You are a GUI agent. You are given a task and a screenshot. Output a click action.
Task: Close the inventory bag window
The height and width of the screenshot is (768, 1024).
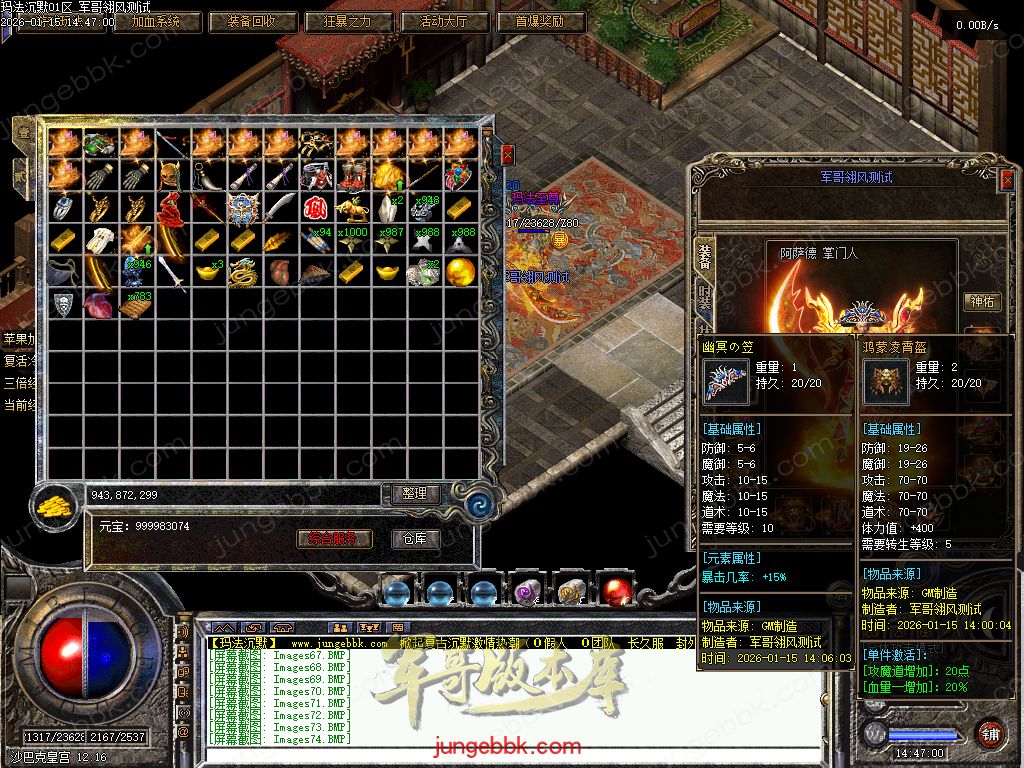[x=507, y=154]
